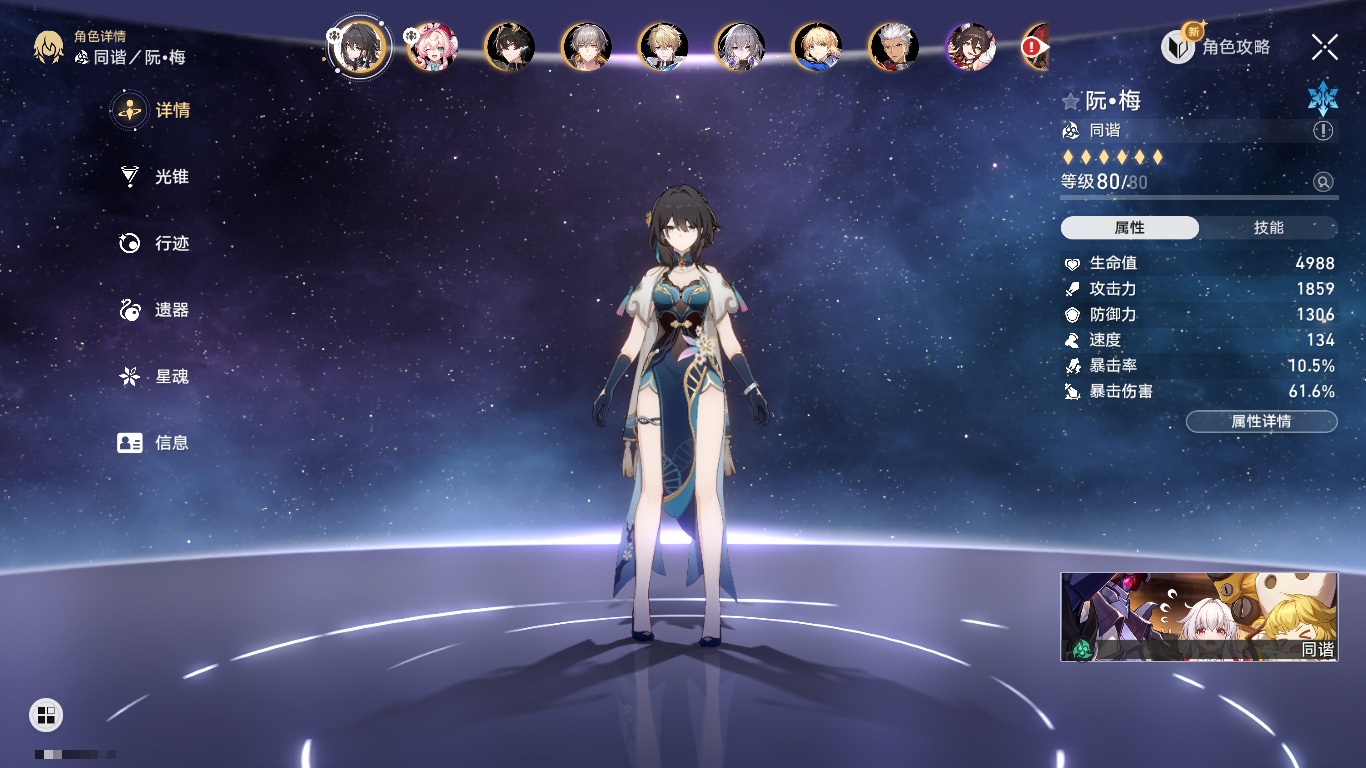1366x768 pixels.
Task: Open the 同谐 banner thumbnail
Action: [1198, 617]
